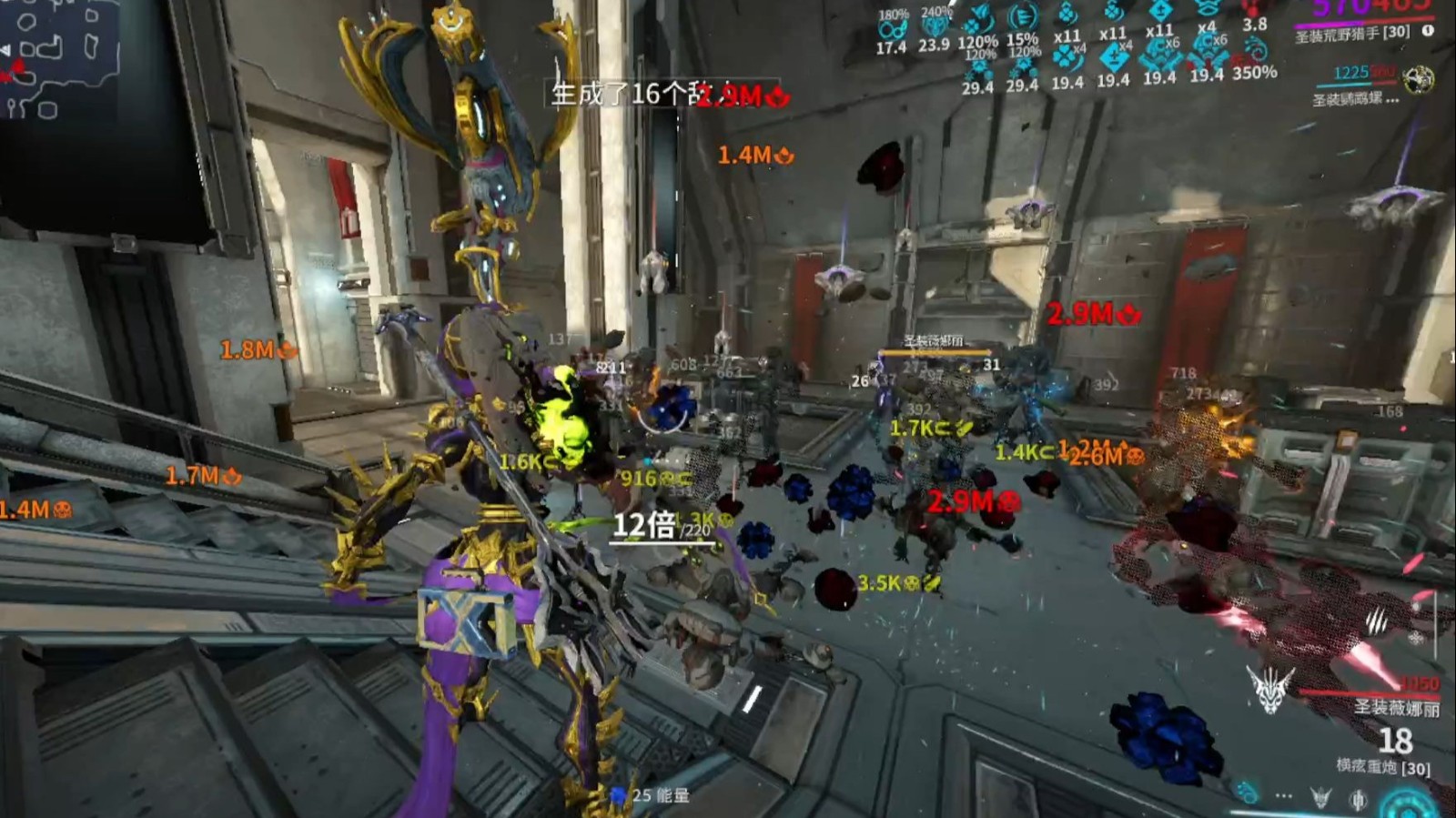Inspect the 15% circular buff icon

coord(1023,17)
